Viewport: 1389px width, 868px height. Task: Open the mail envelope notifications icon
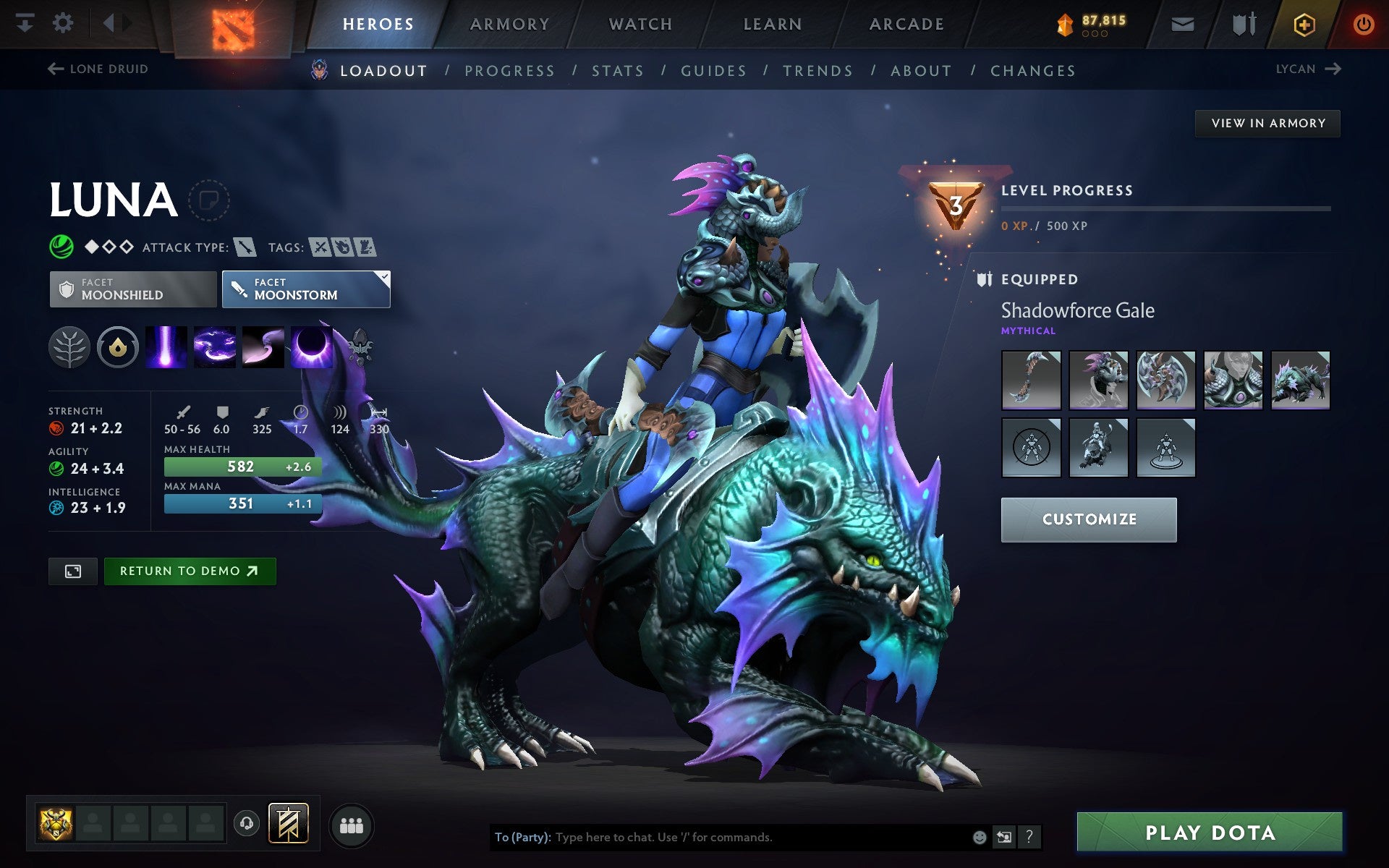pyautogui.click(x=1182, y=23)
